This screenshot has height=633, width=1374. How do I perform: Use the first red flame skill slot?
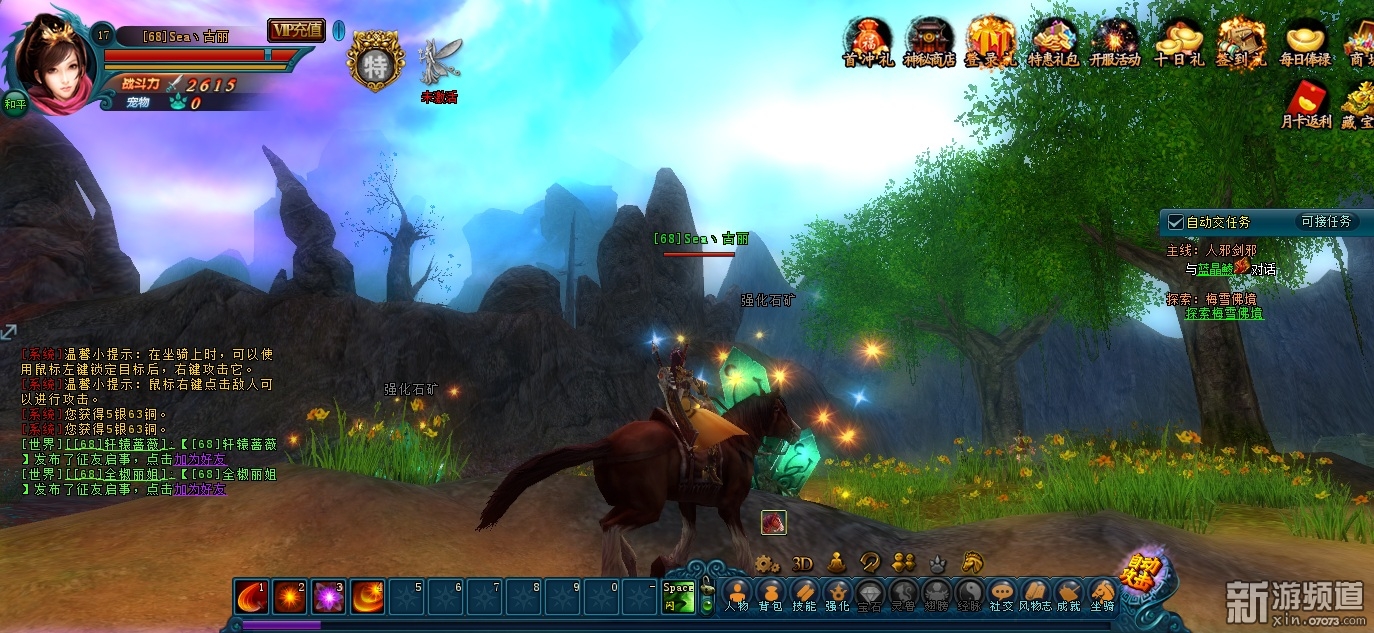(252, 597)
